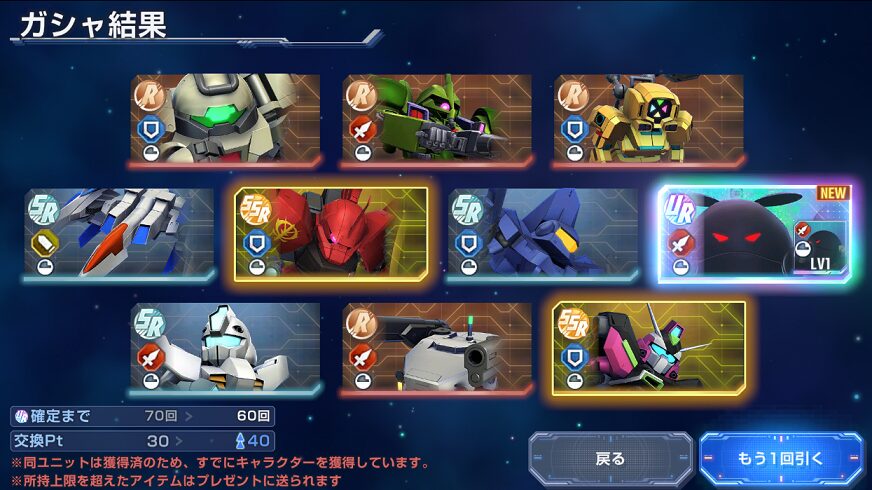Inspect the white SR mobile suit card
Screen dimensions: 872x490
[225, 349]
